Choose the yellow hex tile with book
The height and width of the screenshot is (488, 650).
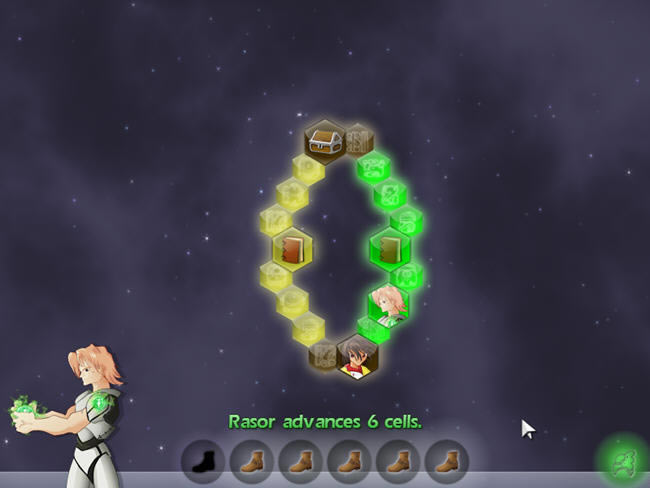[x=293, y=249]
